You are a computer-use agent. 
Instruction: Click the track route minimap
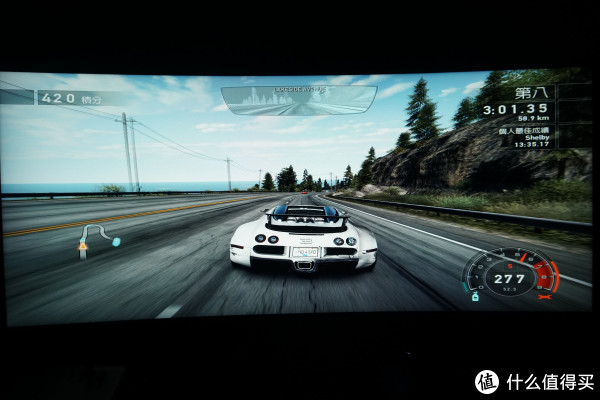(97, 240)
